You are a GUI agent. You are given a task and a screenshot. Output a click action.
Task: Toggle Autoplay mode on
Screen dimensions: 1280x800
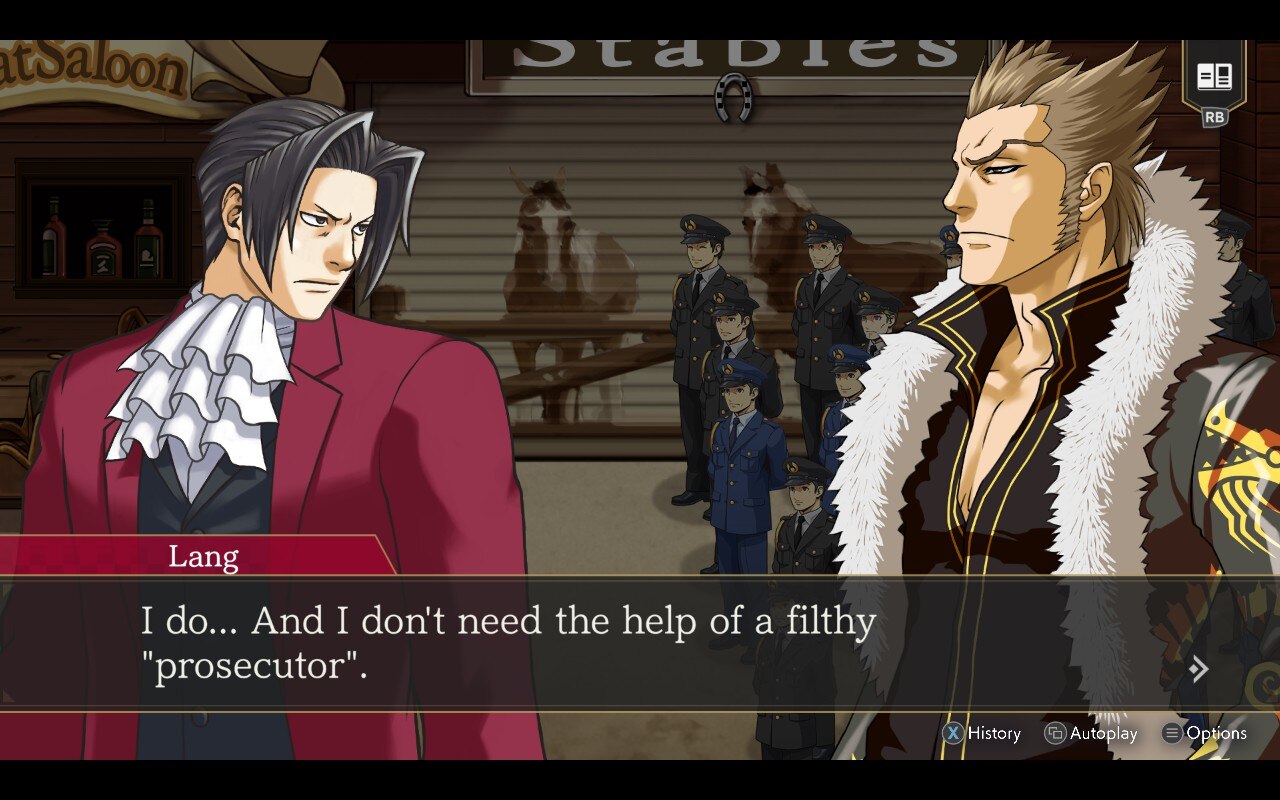[1100, 733]
